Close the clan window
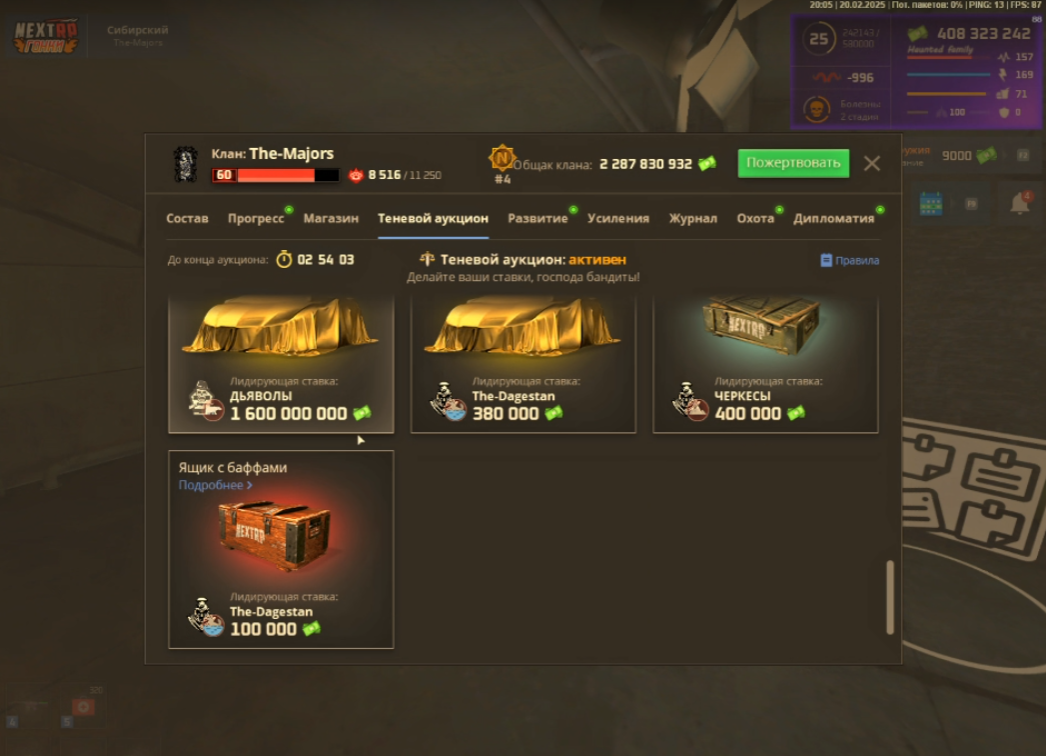The width and height of the screenshot is (1046, 756). coord(872,163)
